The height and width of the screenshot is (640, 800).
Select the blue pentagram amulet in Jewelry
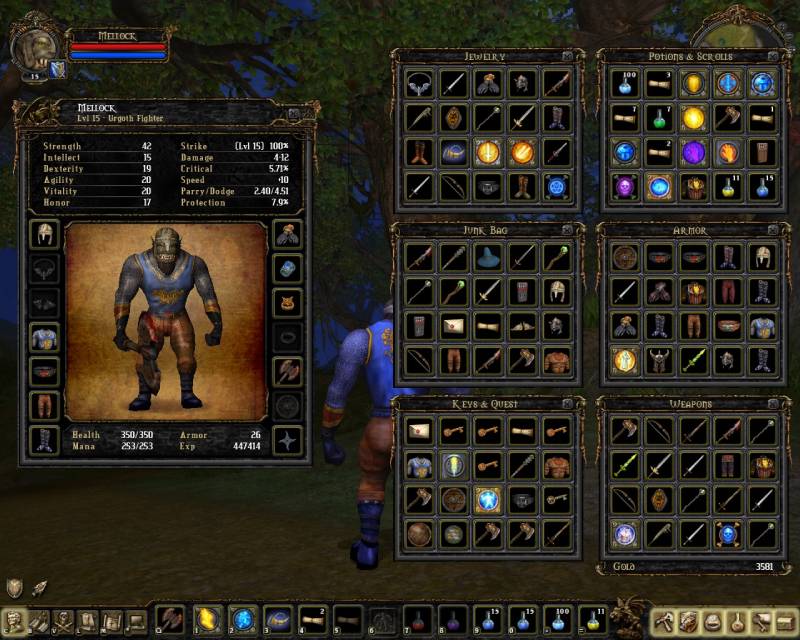click(556, 187)
